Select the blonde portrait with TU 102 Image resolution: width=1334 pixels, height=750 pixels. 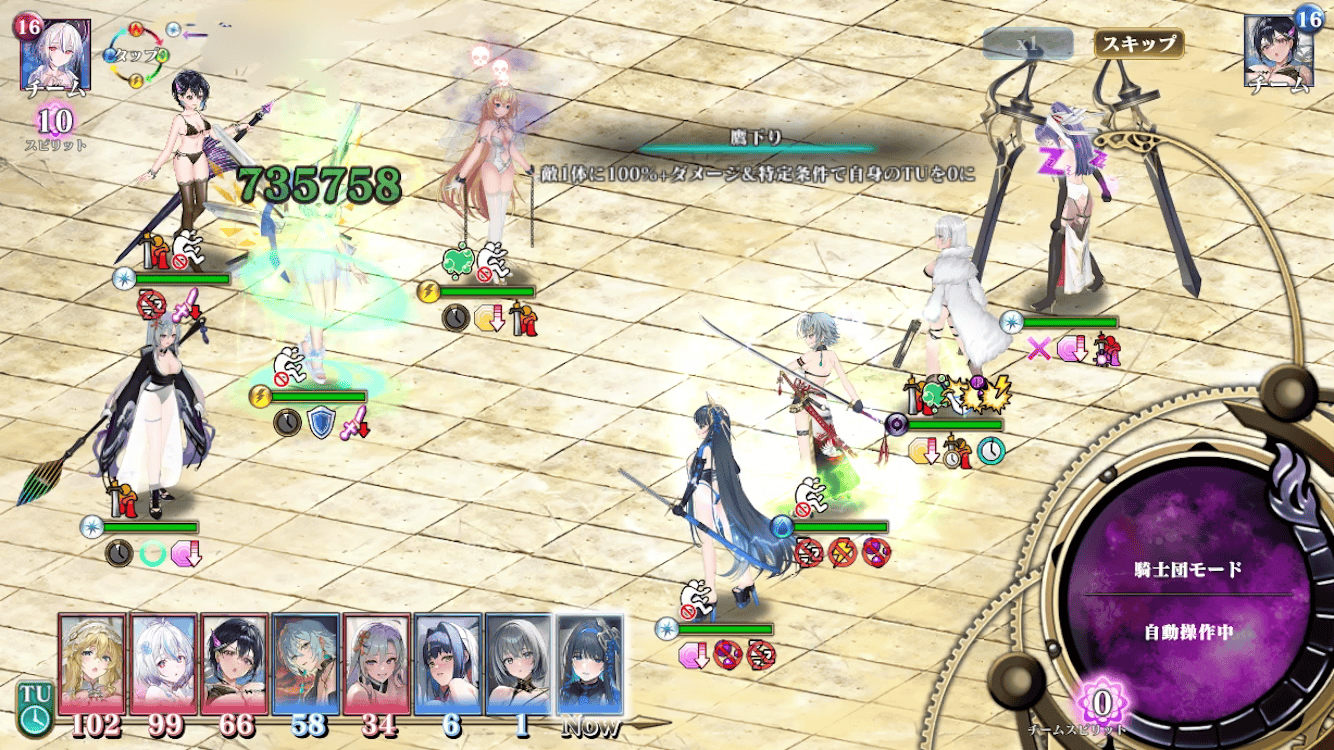(x=93, y=664)
